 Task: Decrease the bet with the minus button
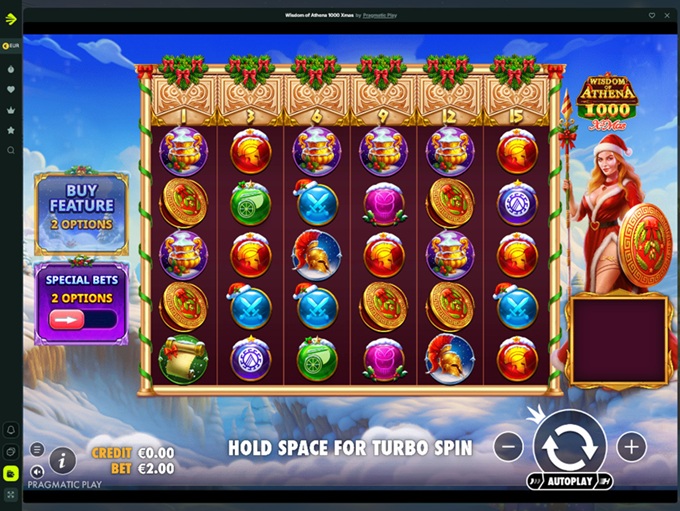pyautogui.click(x=508, y=446)
